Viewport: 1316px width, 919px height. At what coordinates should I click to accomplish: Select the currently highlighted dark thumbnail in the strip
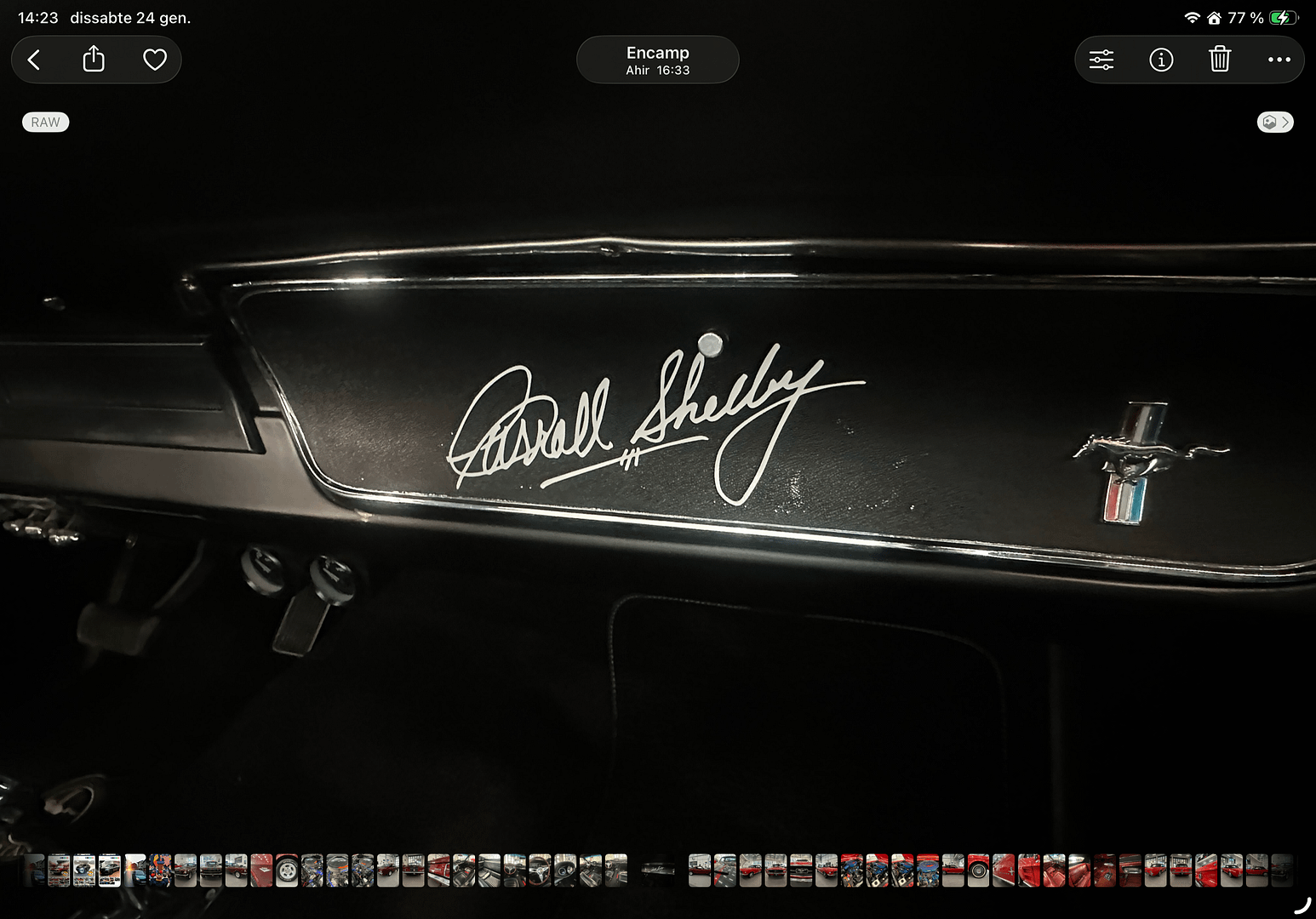pos(658,870)
